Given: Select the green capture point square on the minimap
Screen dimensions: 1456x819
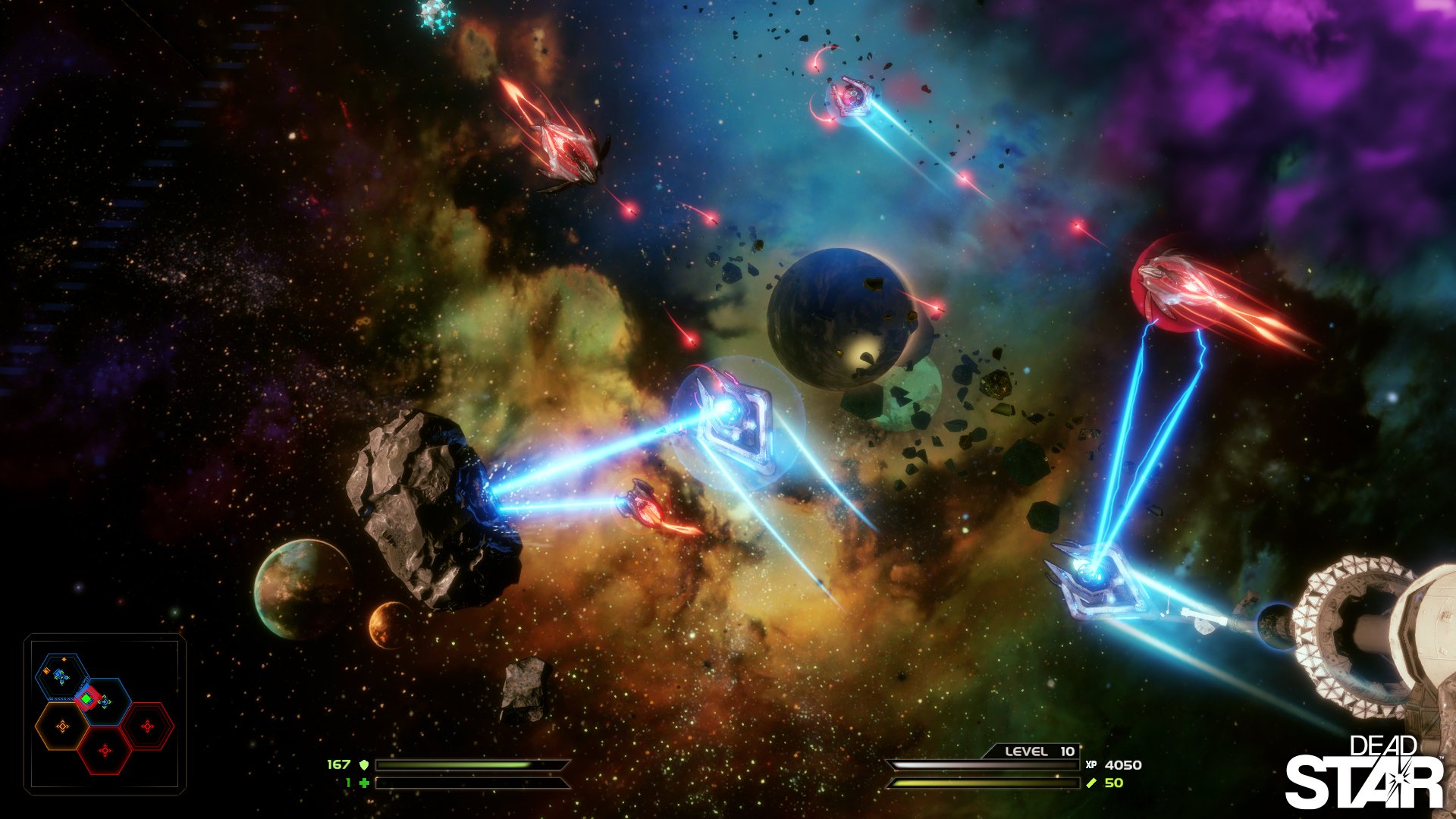Looking at the screenshot, I should click(x=87, y=697).
